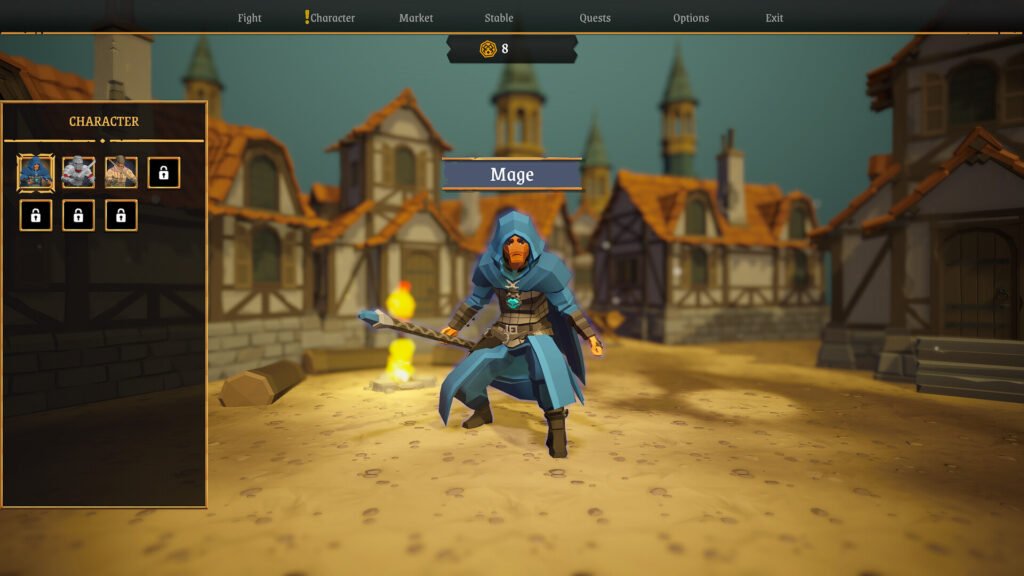Pick the silver-armored knight portrait

pyautogui.click(x=78, y=173)
